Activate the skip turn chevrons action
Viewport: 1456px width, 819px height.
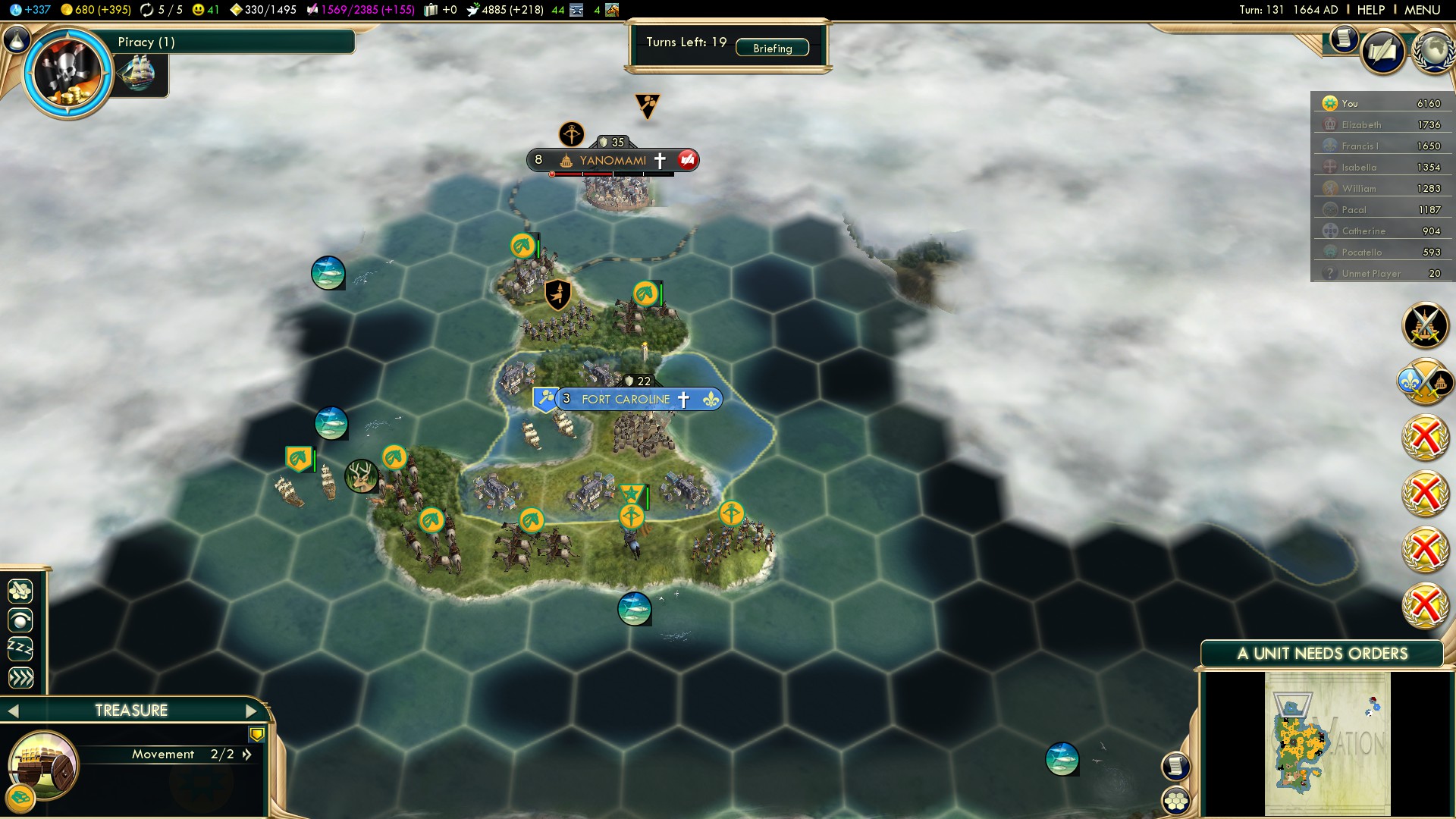click(x=20, y=677)
